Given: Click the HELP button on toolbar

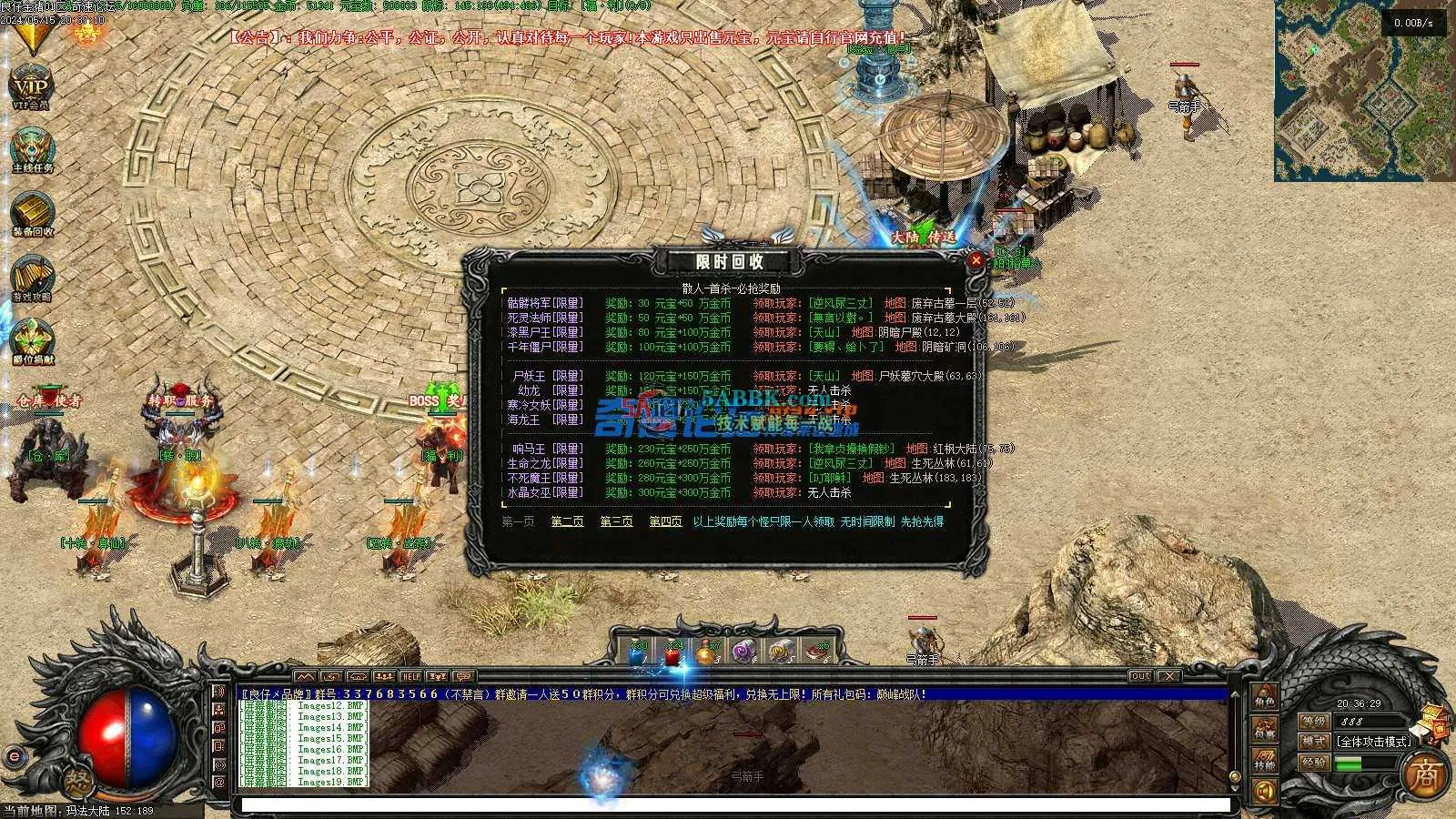Looking at the screenshot, I should pos(410,676).
